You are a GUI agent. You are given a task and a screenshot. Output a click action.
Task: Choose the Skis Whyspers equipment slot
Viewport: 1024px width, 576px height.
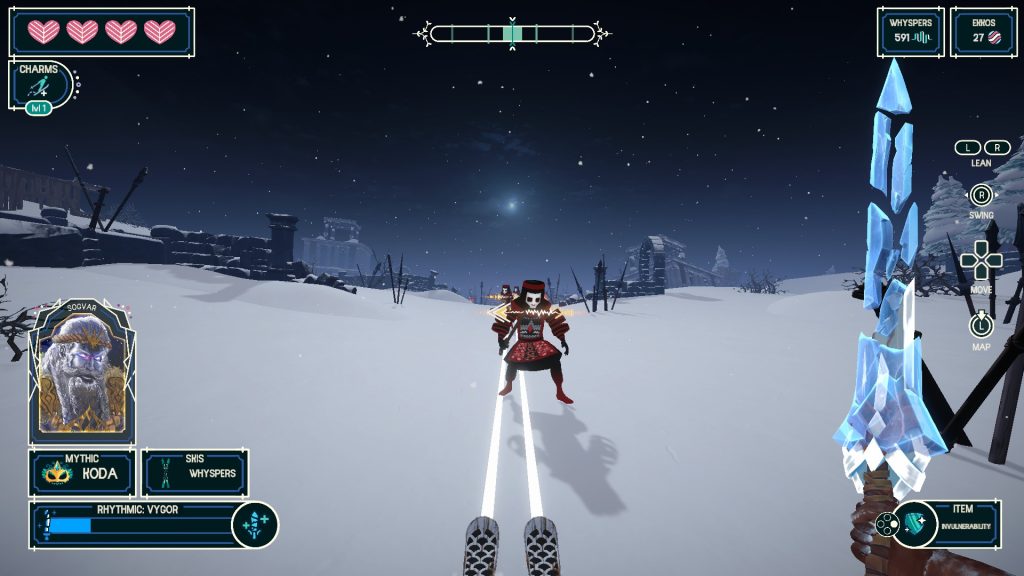tap(195, 473)
